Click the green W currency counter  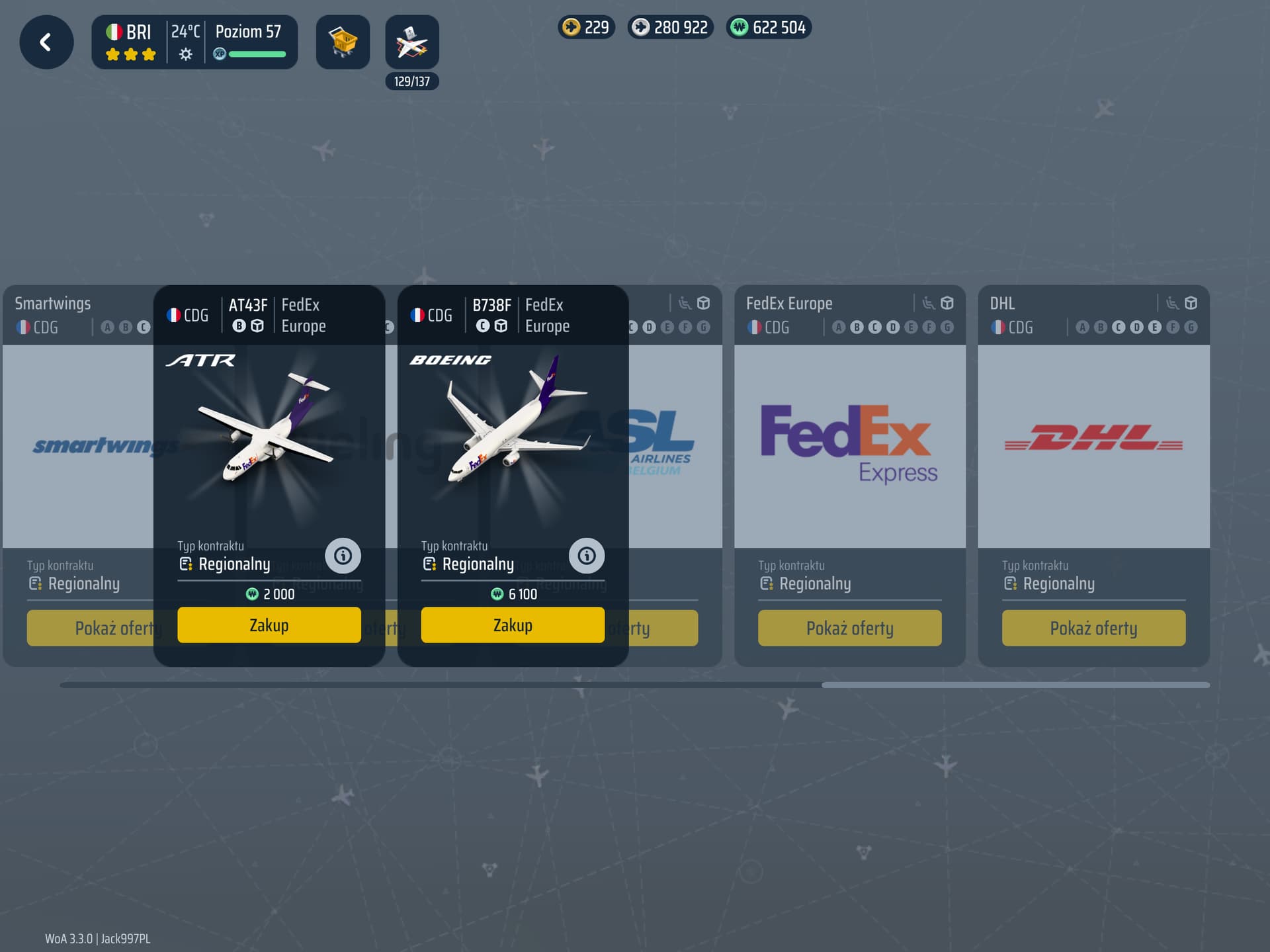point(769,28)
